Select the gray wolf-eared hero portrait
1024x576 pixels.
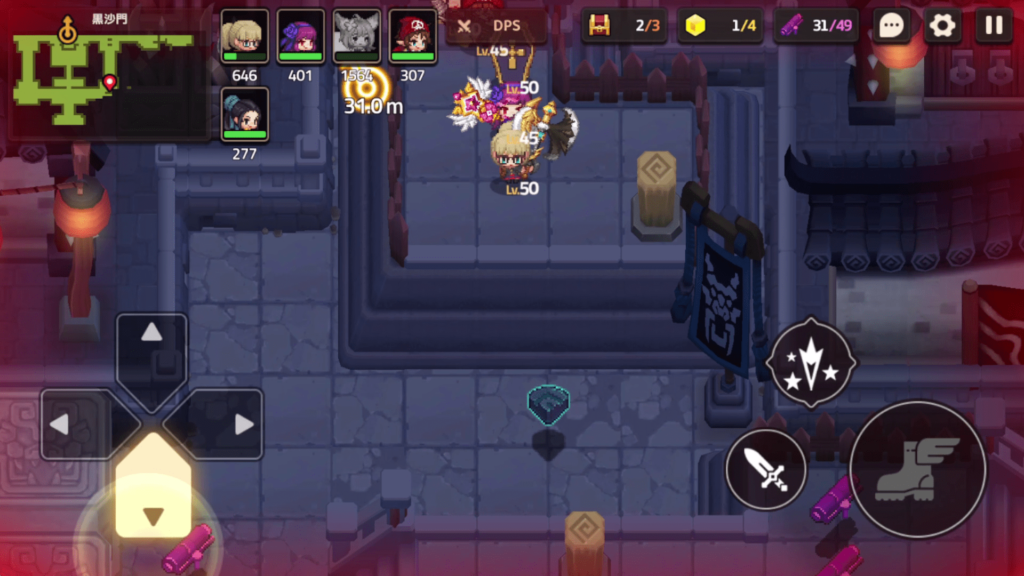356,37
